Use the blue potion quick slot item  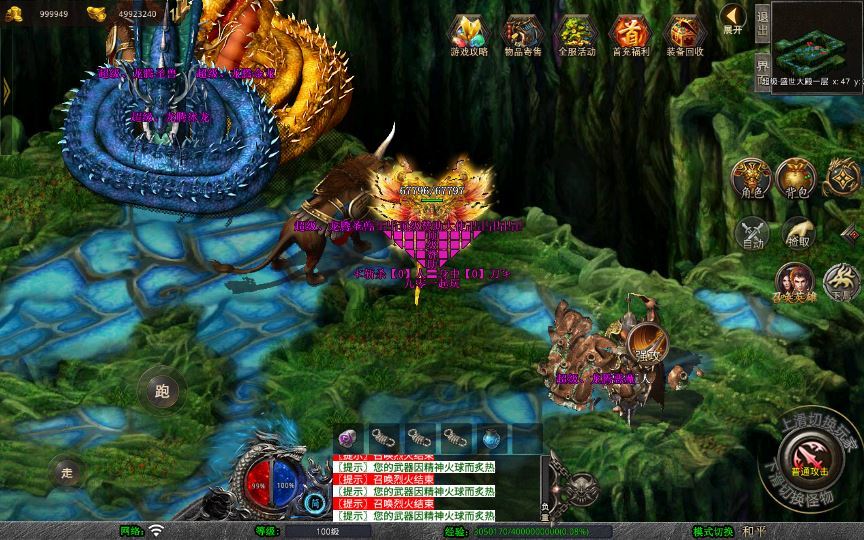point(491,437)
